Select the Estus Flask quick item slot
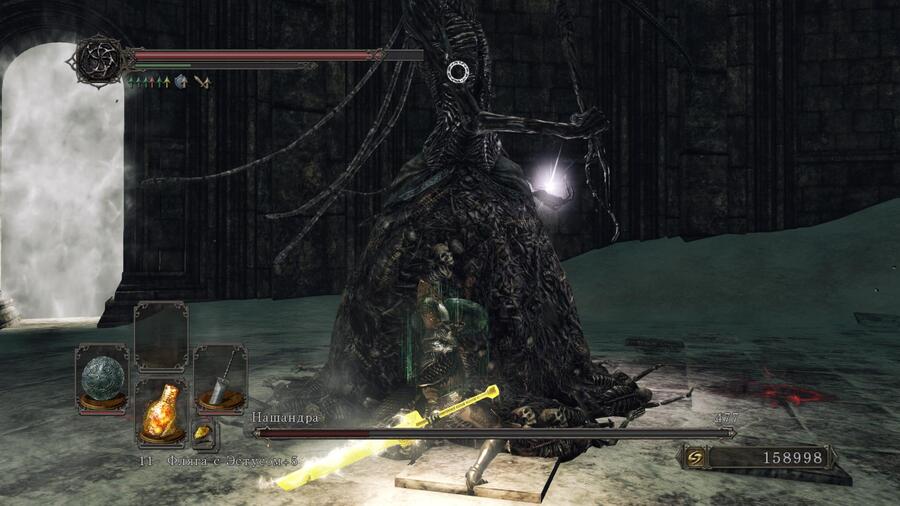Viewport: 900px width, 506px height. pos(161,410)
